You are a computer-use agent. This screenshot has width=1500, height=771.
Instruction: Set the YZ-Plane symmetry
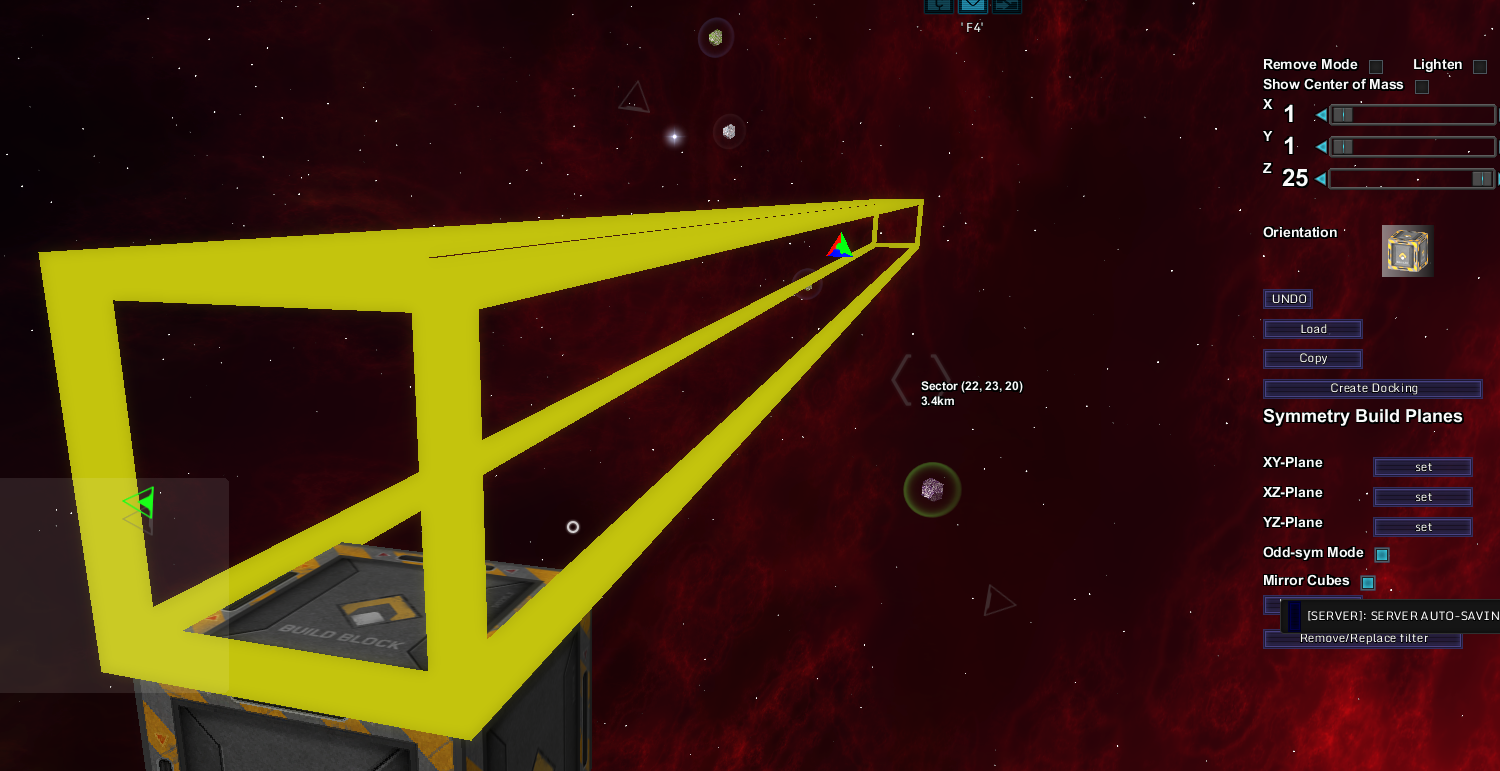click(x=1423, y=527)
